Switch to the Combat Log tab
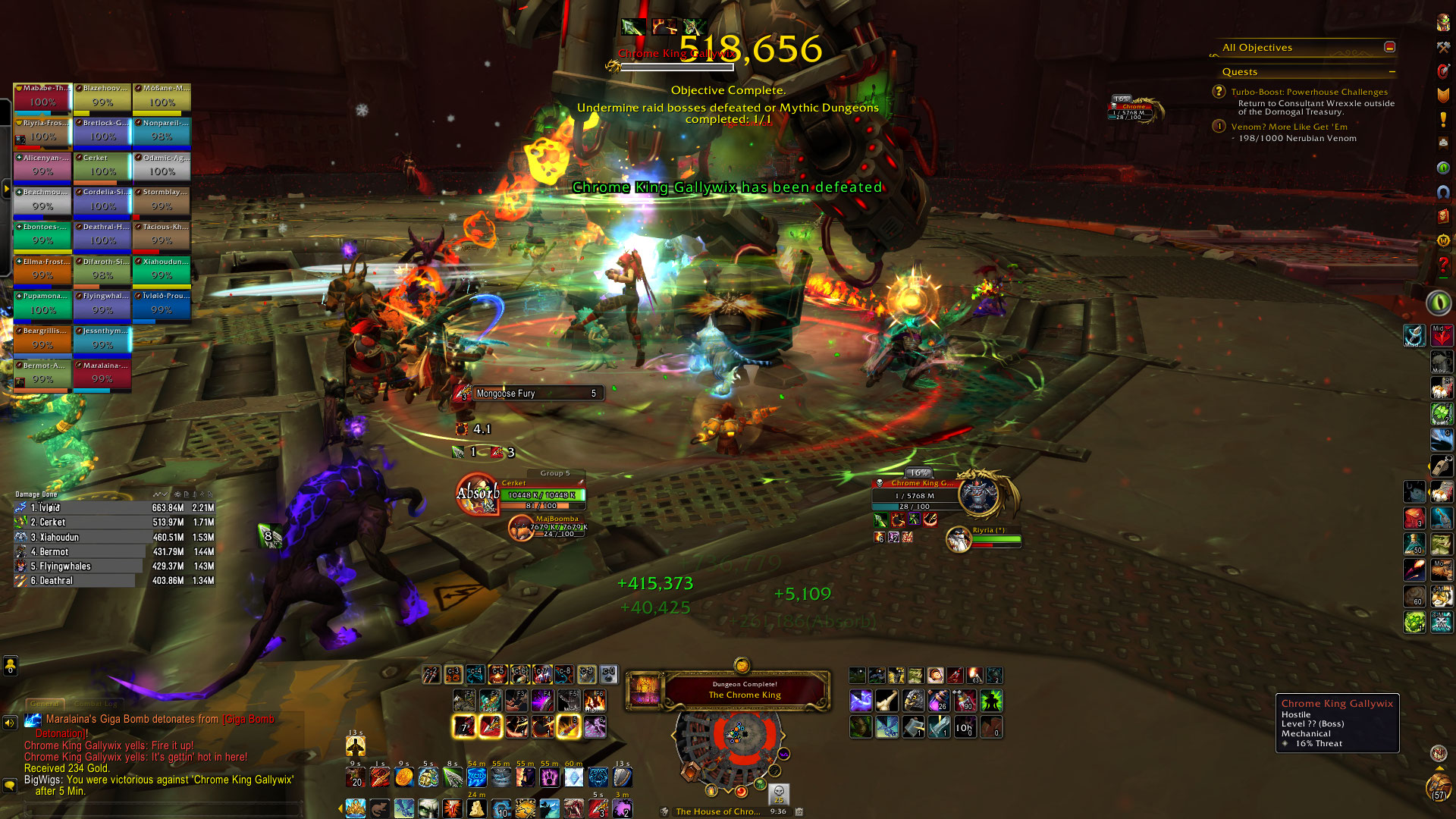Image resolution: width=1456 pixels, height=819 pixels. 96,704
